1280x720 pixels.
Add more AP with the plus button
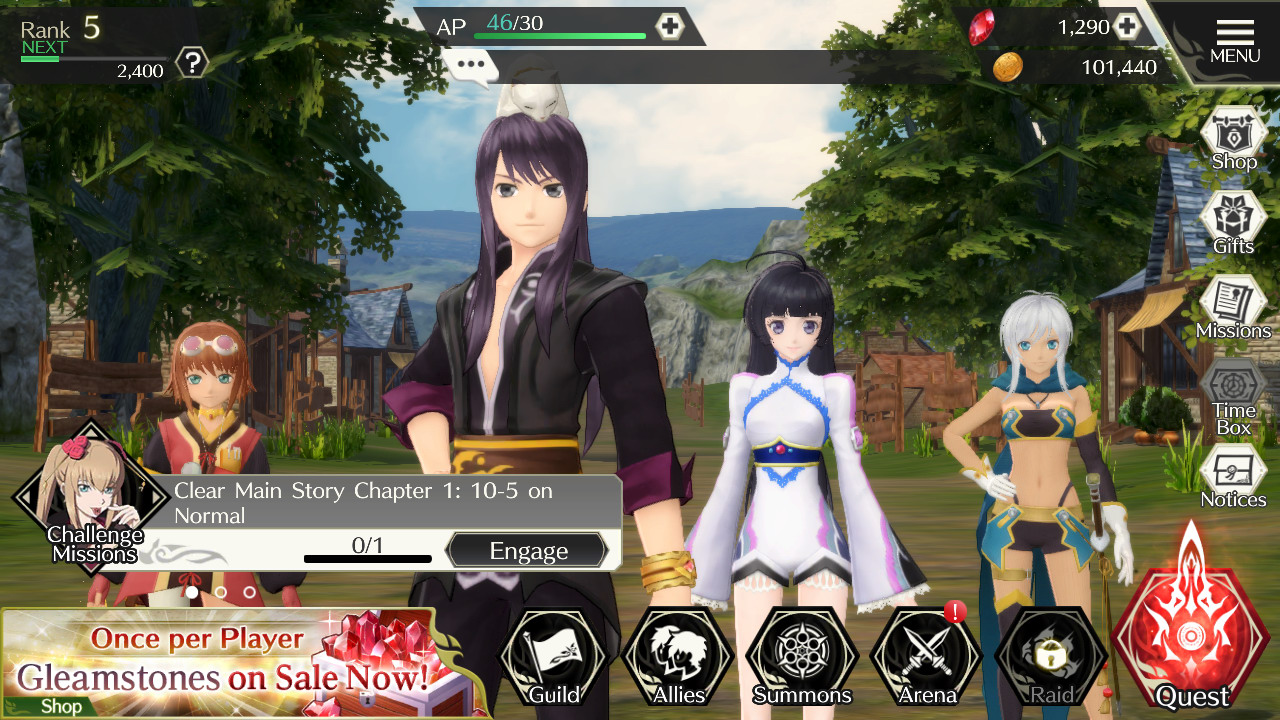point(669,27)
